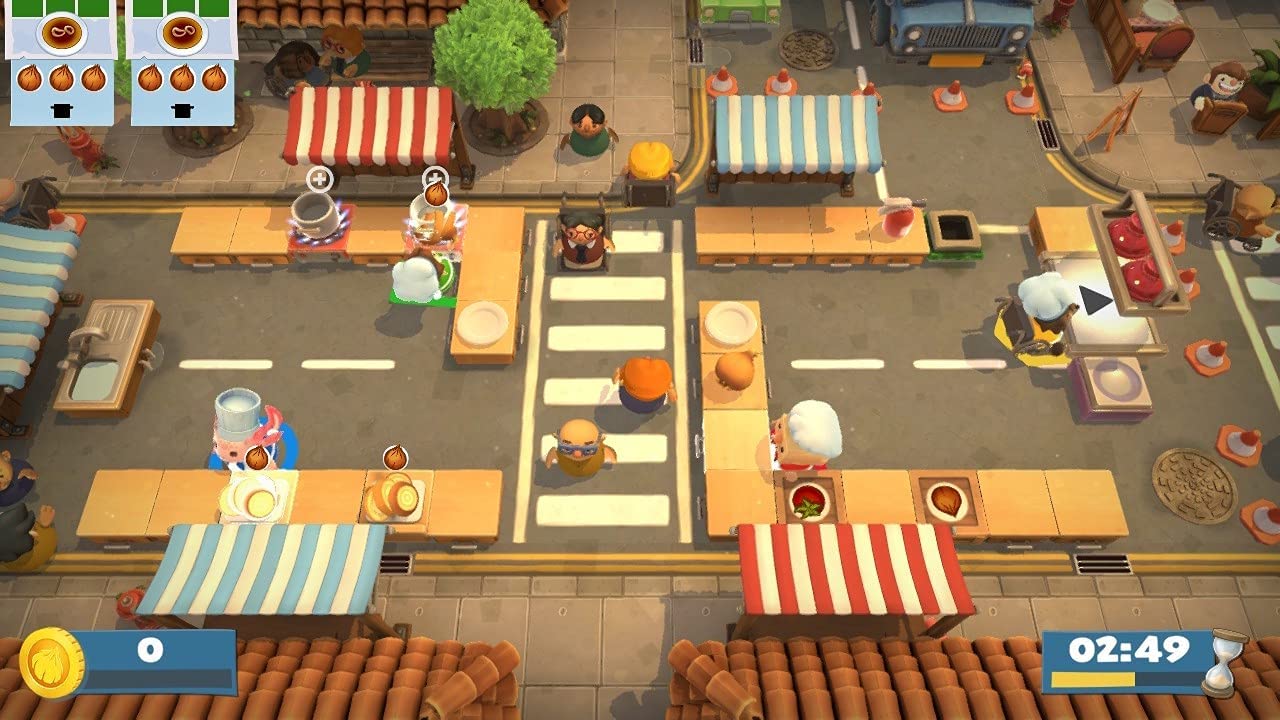Click the onion soup recipe on first order card
Viewport: 1280px width, 720px height.
tap(64, 34)
